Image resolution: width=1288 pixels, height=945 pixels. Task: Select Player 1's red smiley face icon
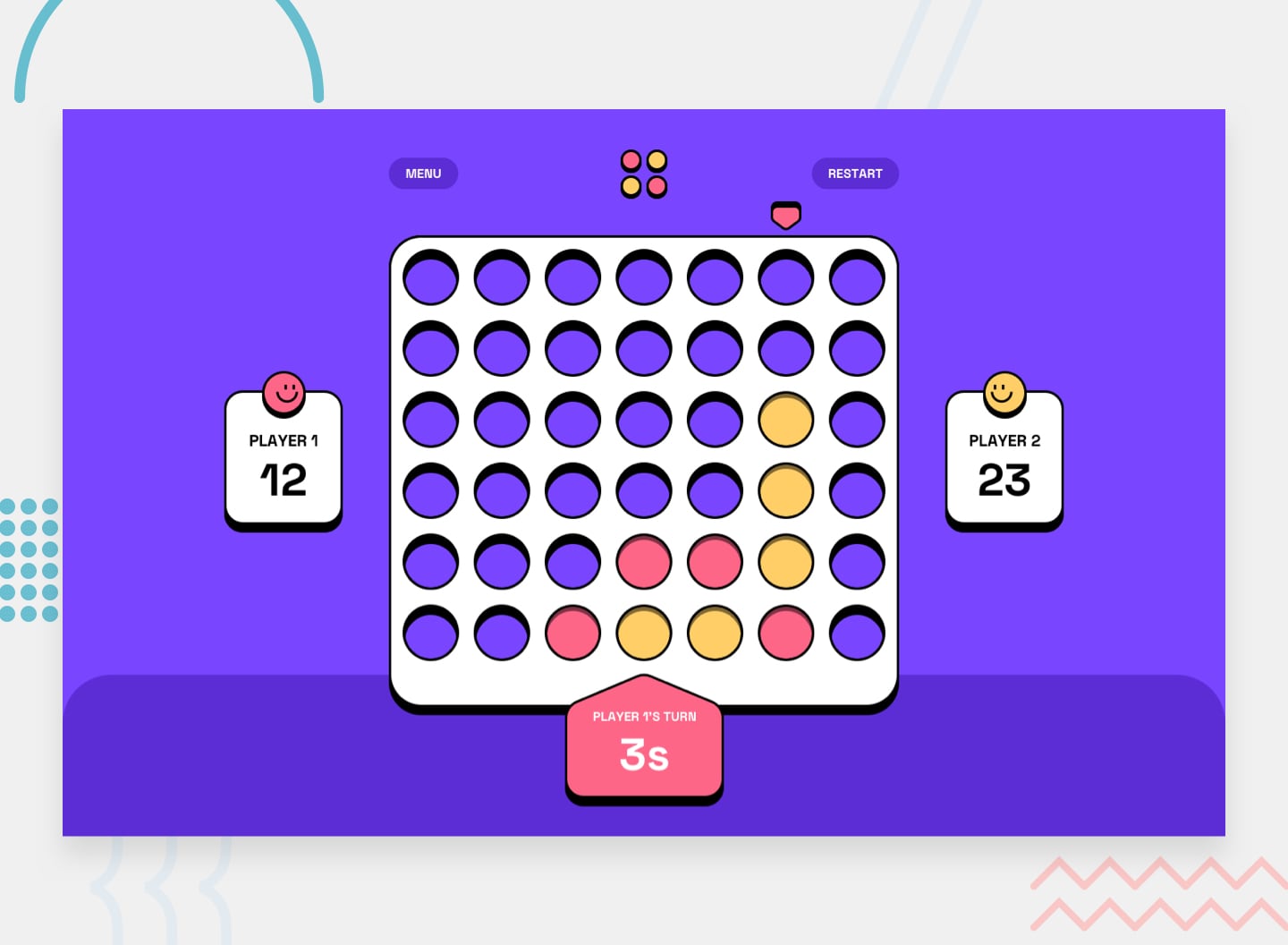coord(284,394)
